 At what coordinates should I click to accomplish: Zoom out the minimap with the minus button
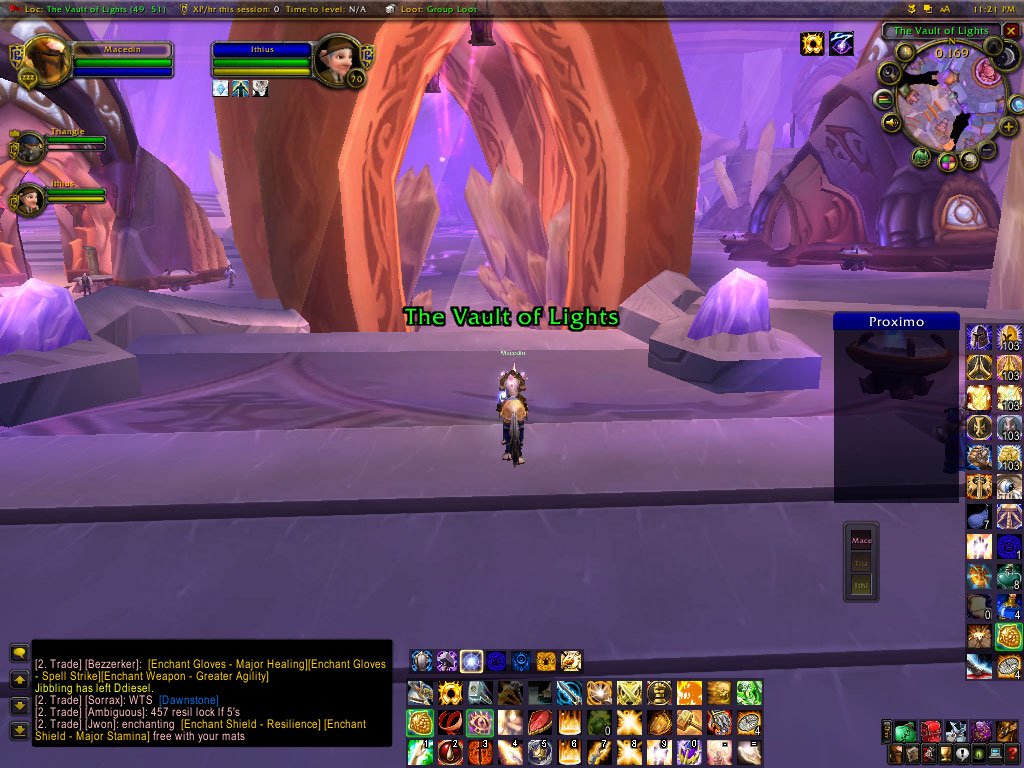point(987,151)
